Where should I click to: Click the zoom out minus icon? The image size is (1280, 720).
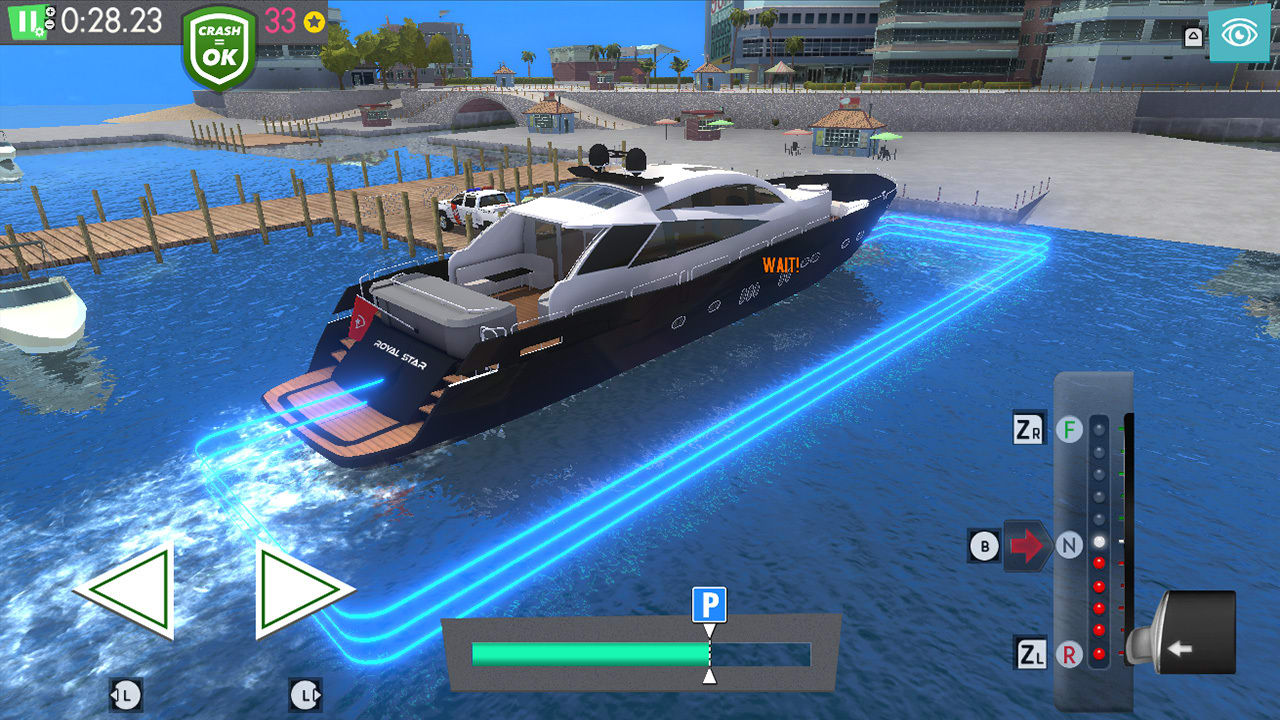(50, 22)
